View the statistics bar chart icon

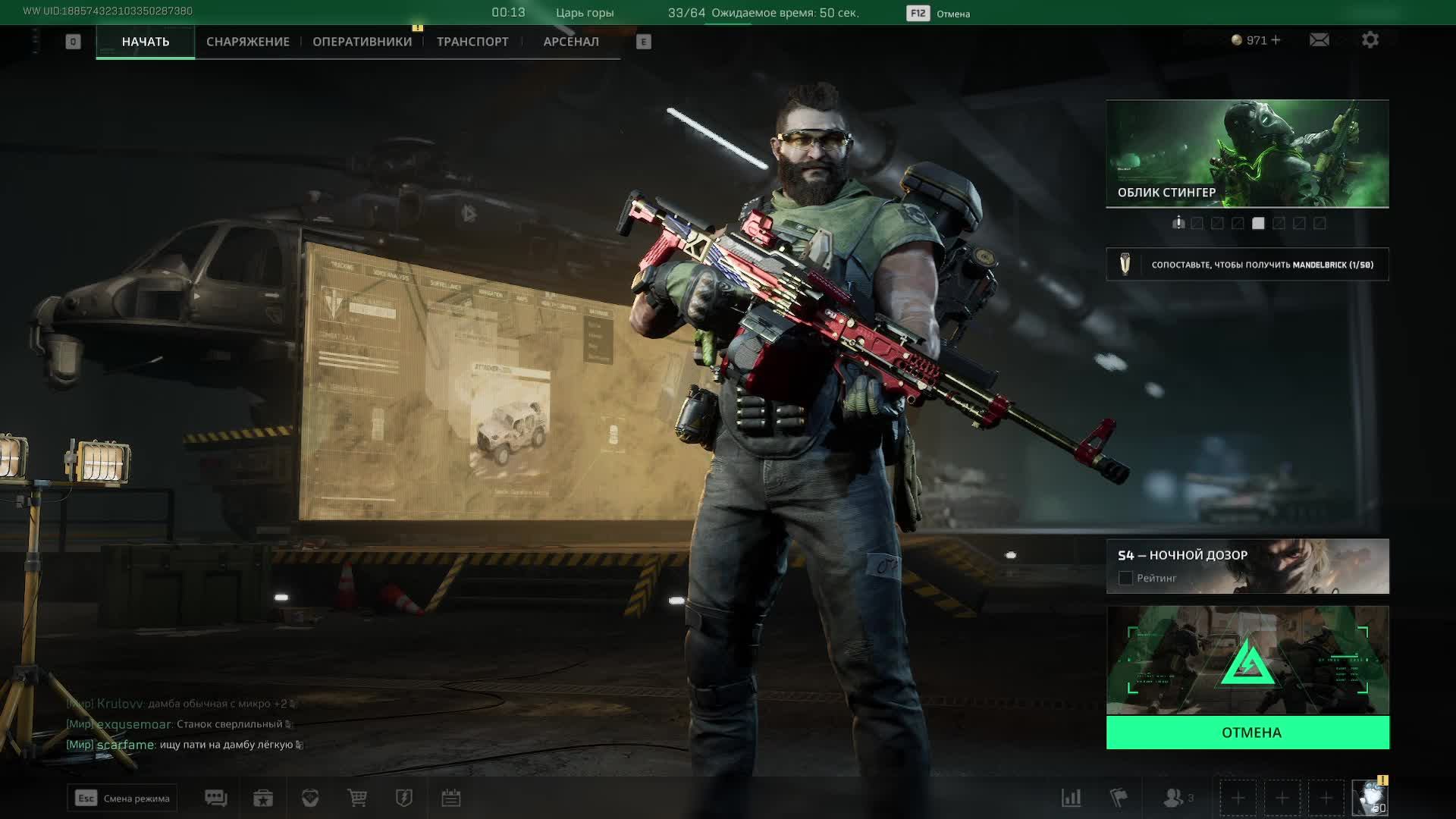(x=1071, y=798)
